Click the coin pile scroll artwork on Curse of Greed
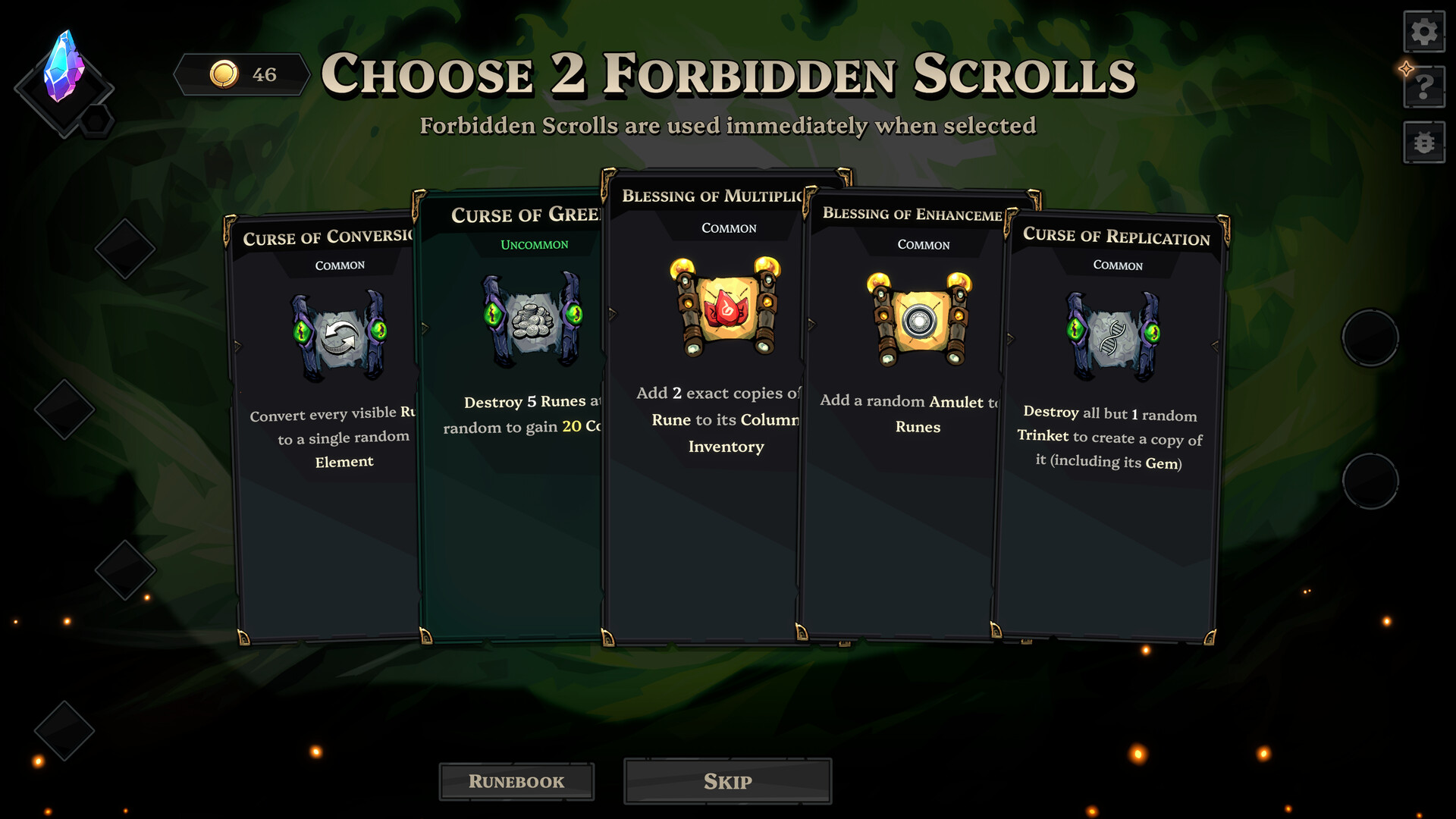This screenshot has width=1456, height=819. [533, 318]
